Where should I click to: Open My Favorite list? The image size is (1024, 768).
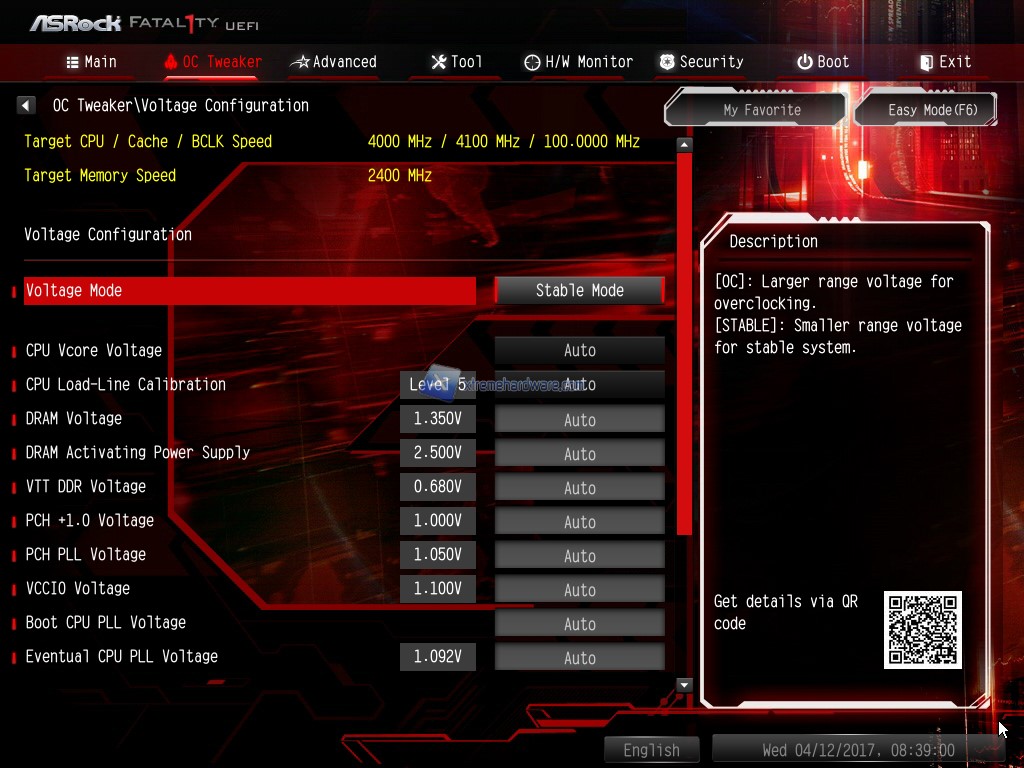pyautogui.click(x=761, y=110)
